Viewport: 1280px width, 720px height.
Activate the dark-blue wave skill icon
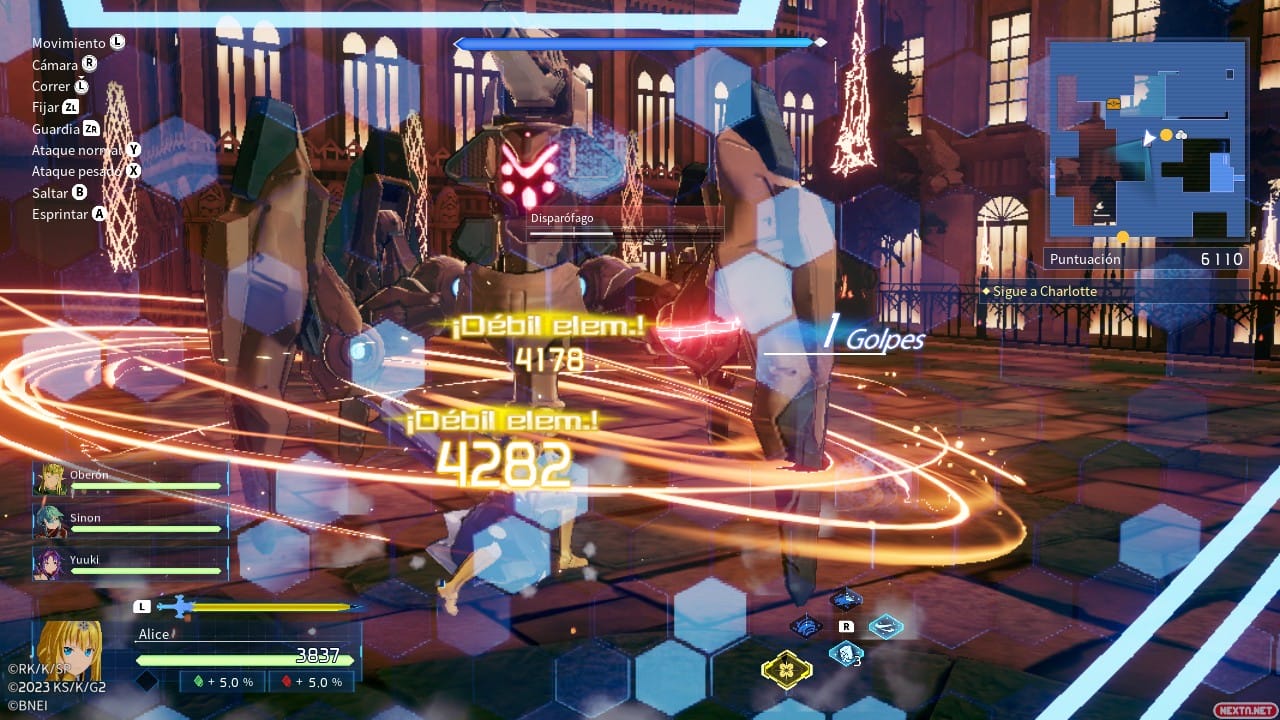(x=806, y=627)
